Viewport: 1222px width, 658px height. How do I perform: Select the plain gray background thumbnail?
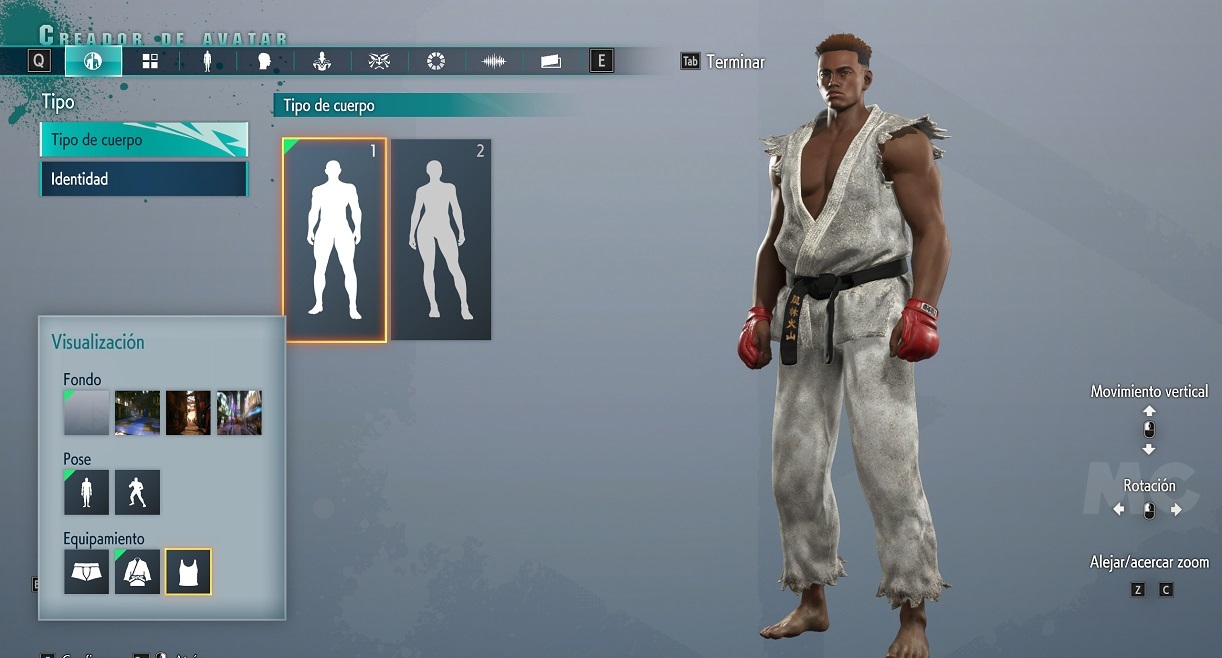coord(86,412)
